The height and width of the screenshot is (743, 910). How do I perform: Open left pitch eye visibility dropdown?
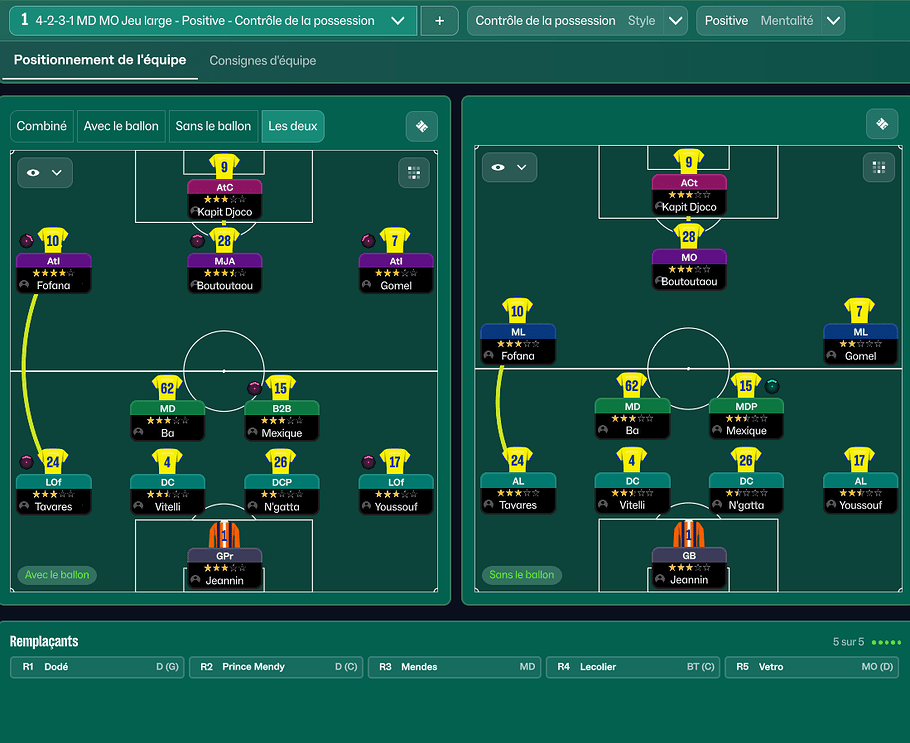point(44,173)
